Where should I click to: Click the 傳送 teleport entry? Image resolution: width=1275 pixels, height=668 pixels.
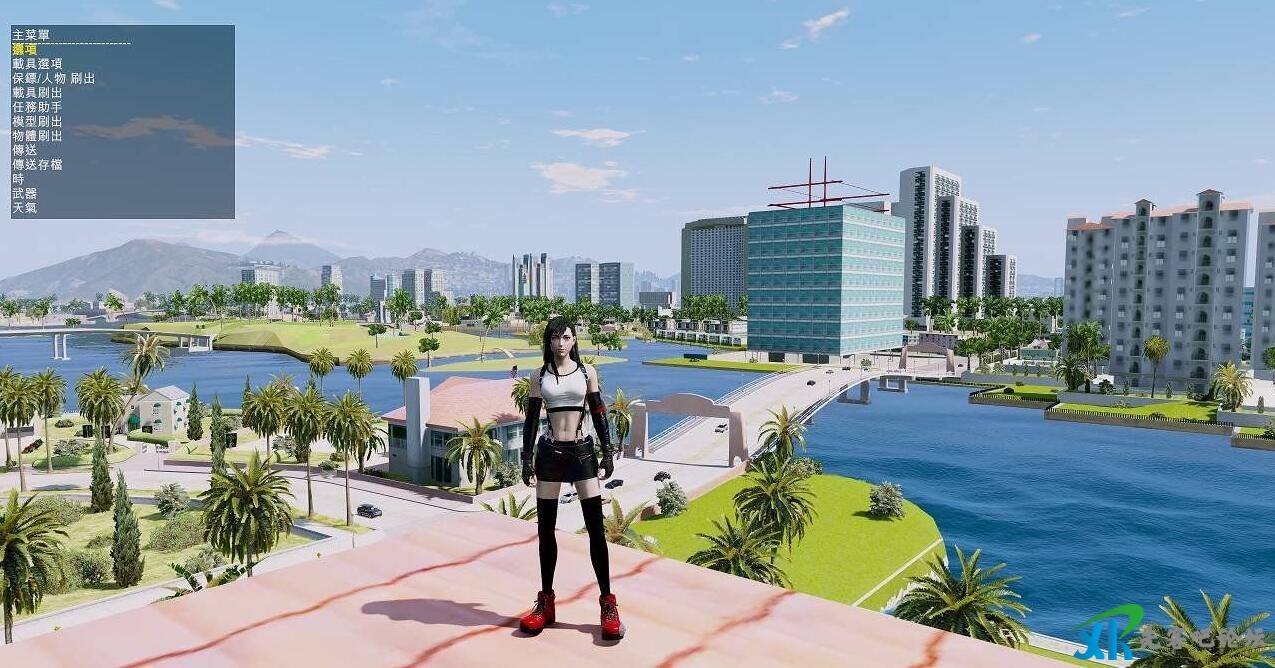(x=24, y=150)
